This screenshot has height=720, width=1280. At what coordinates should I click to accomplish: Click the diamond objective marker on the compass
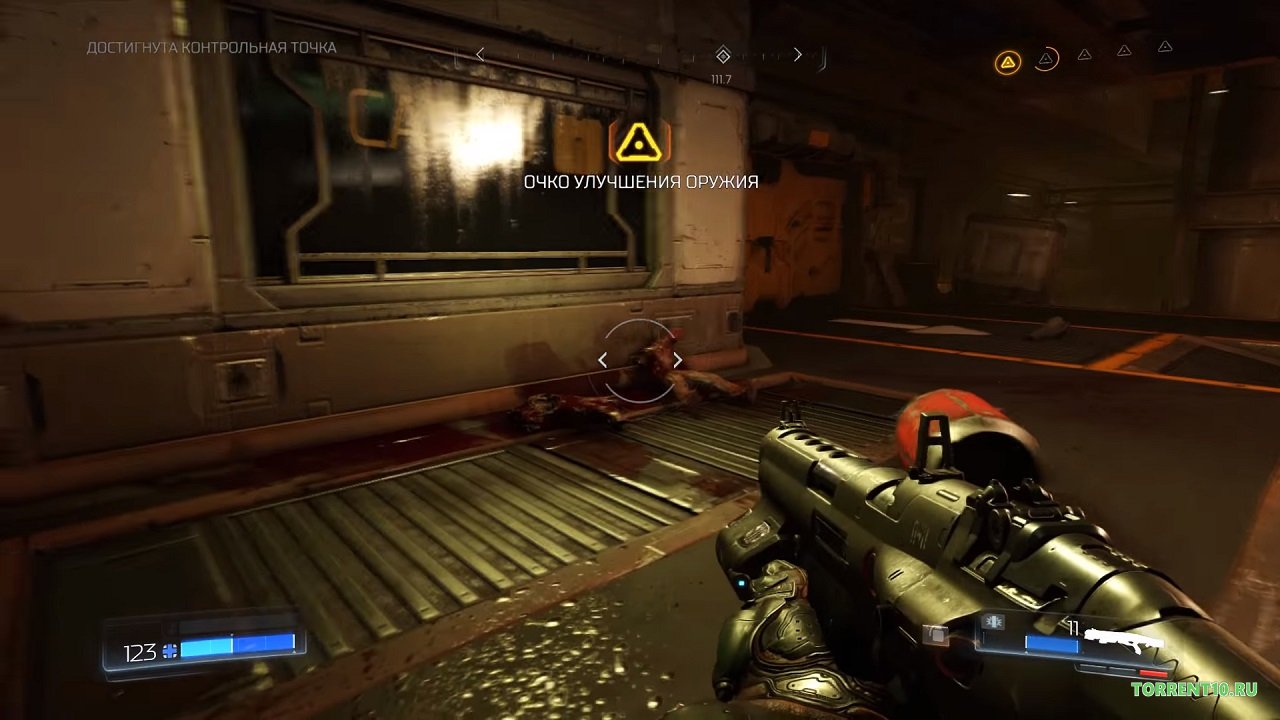click(x=723, y=55)
